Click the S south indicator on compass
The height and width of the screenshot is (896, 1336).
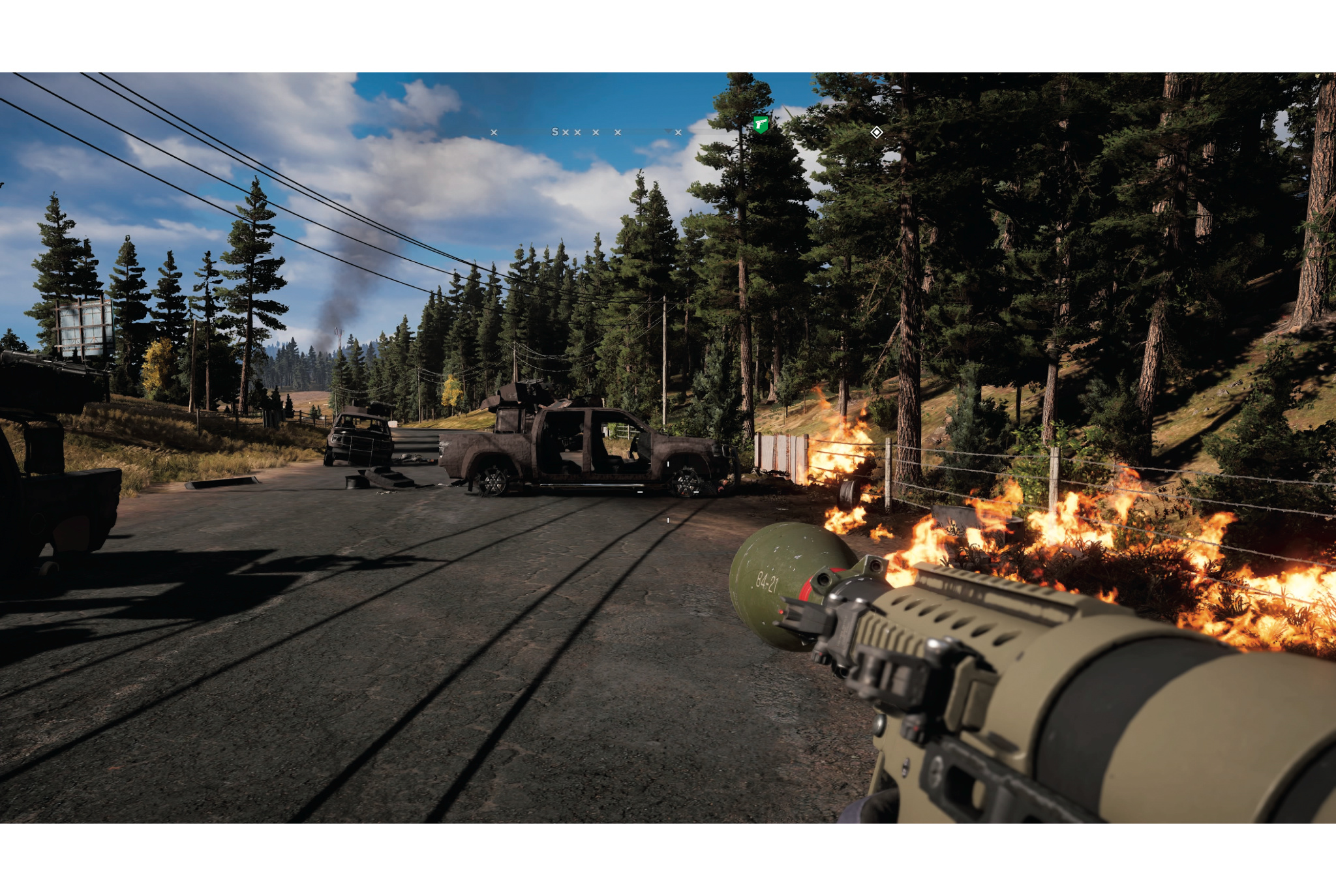coord(555,132)
